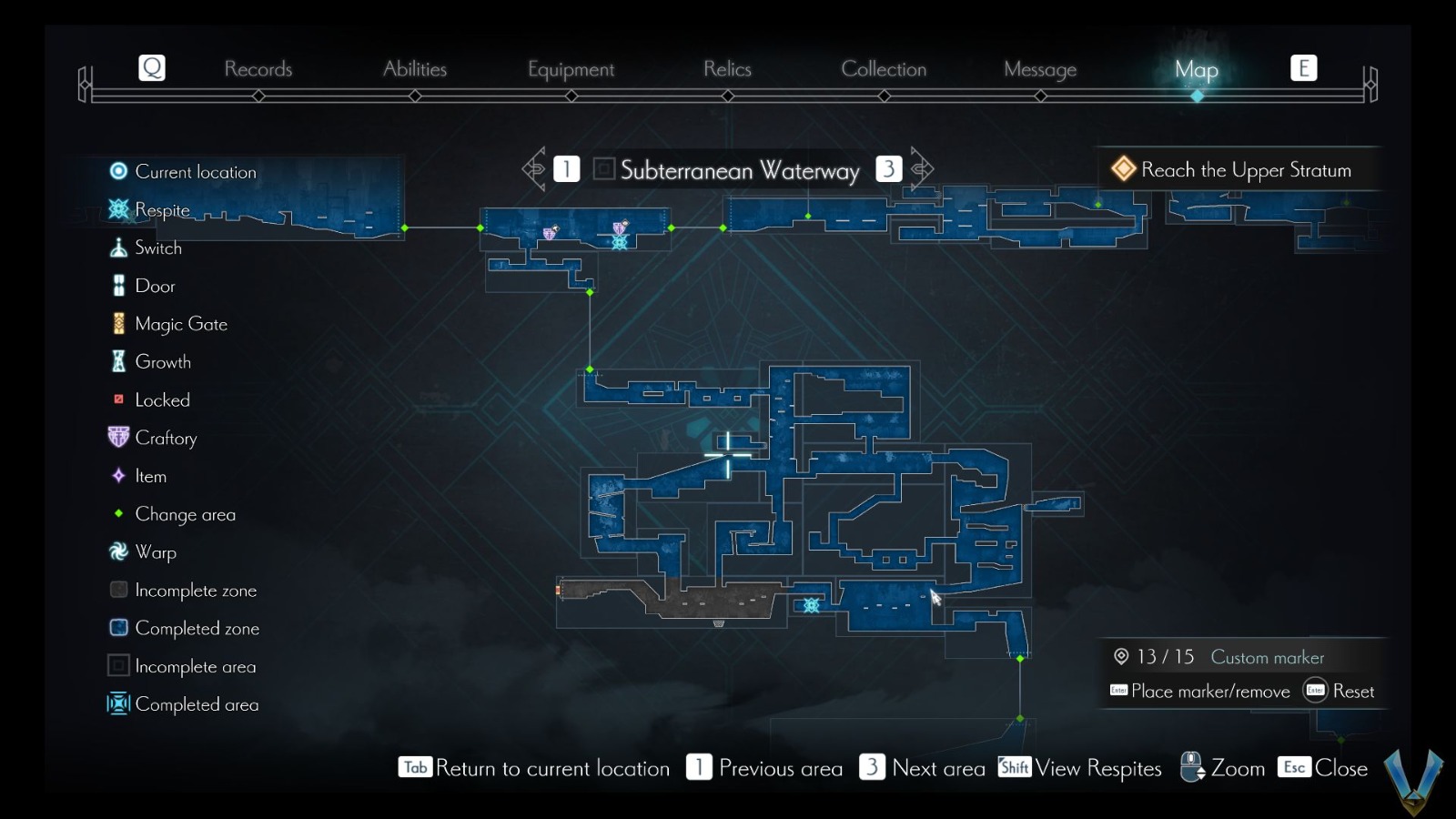Viewport: 1456px width, 819px height.
Task: Toggle Completed zone visibility in the legend
Action: tap(117, 628)
